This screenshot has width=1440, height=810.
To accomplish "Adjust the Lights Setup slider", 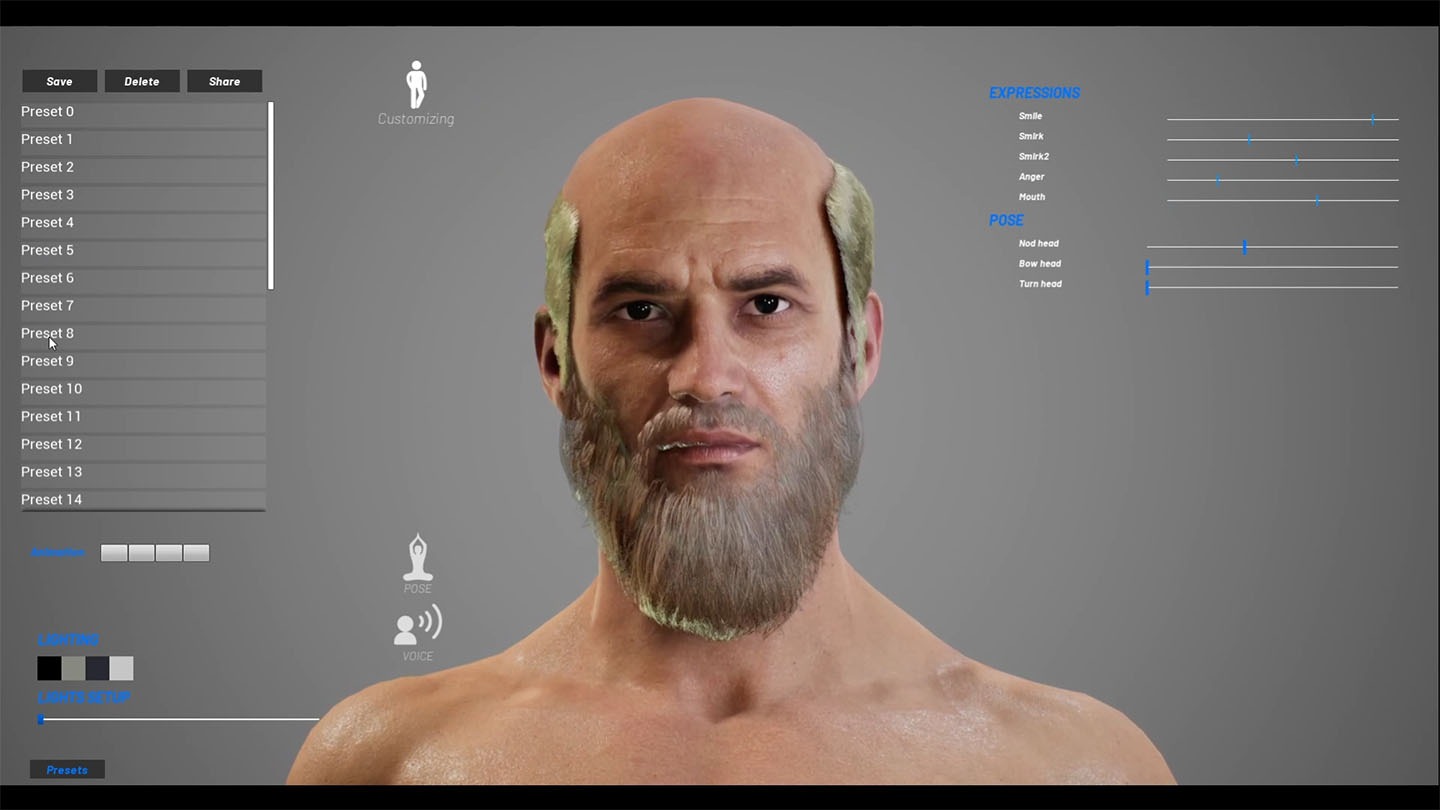I will [x=41, y=719].
